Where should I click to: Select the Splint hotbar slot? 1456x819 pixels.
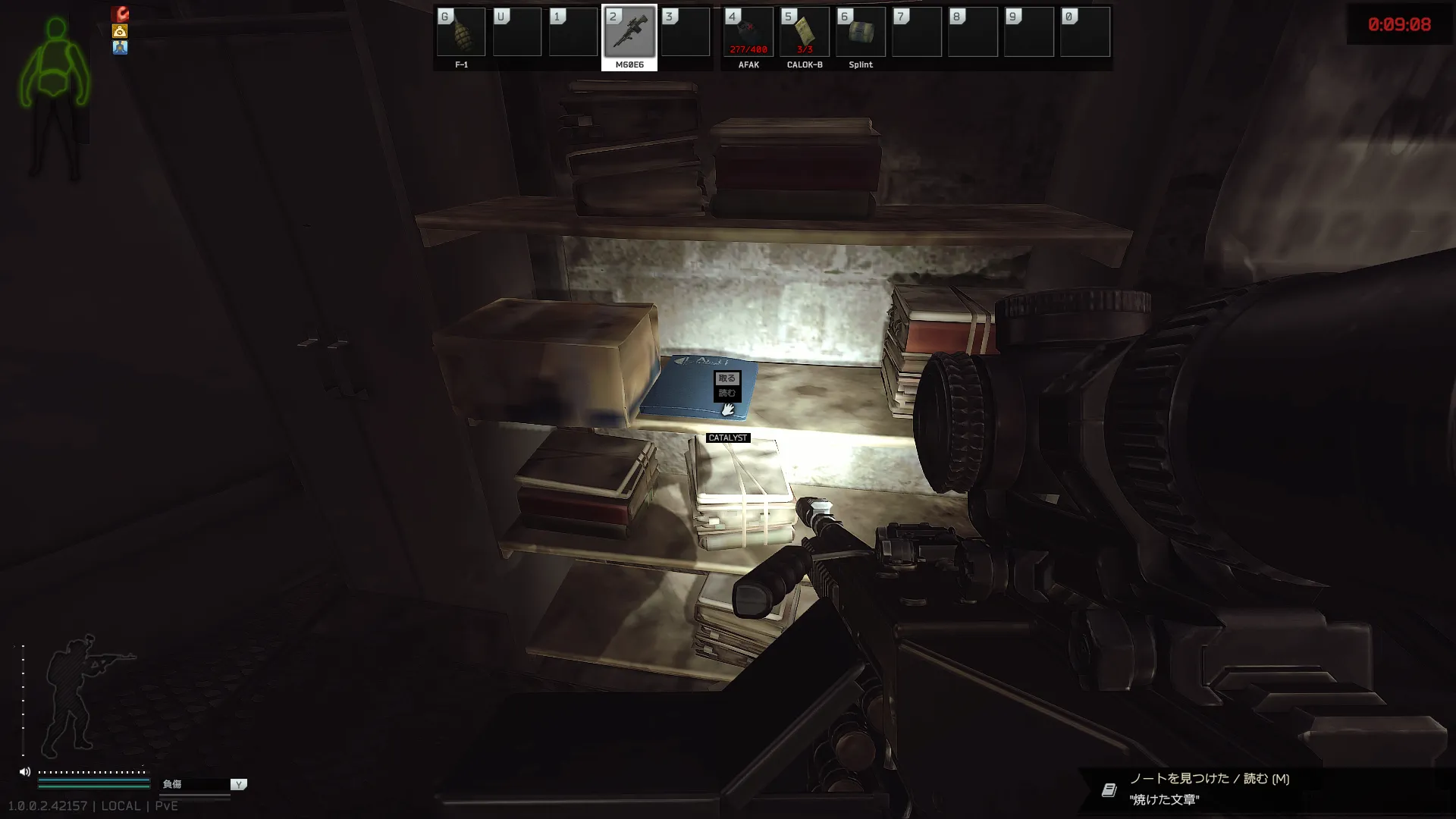tap(861, 33)
